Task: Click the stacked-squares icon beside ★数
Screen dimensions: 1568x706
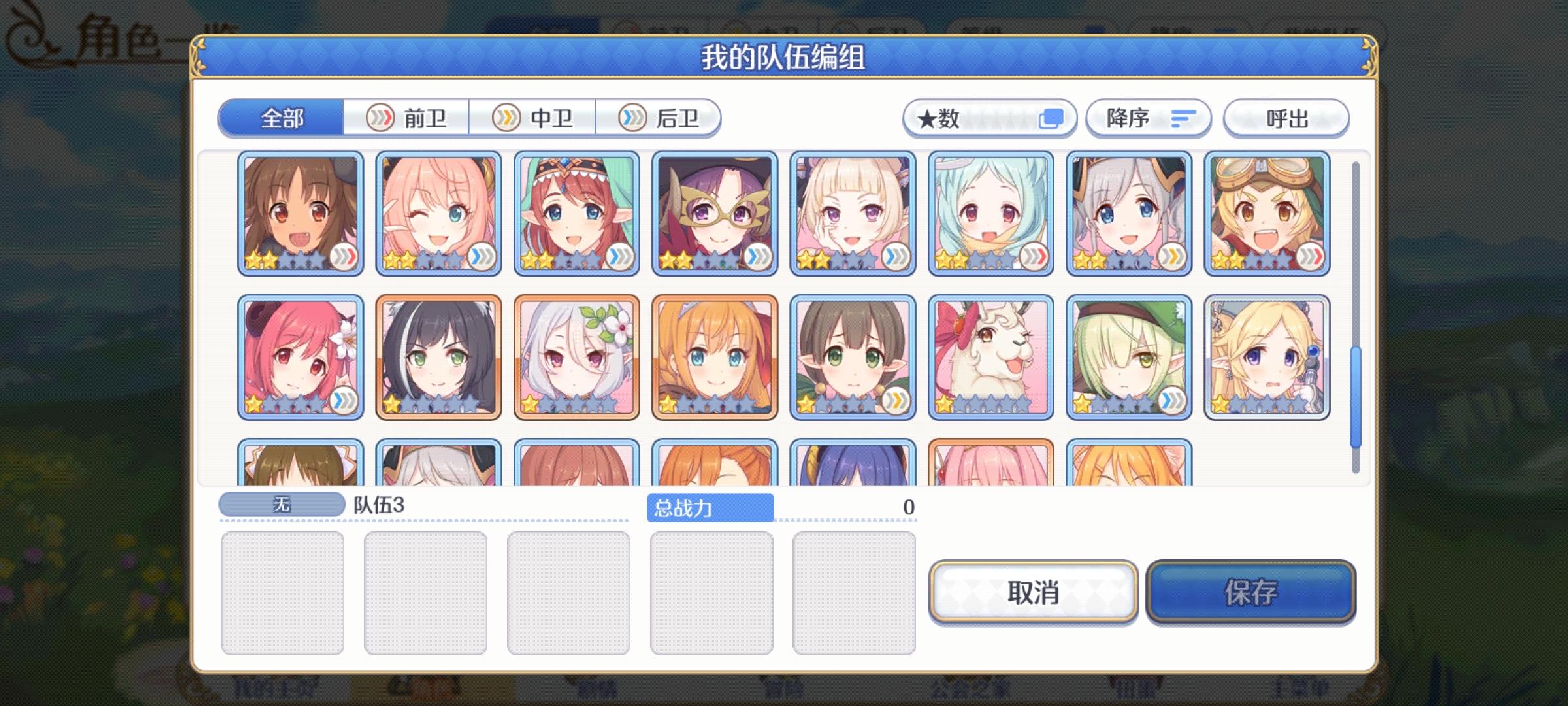Action: coord(1052,118)
